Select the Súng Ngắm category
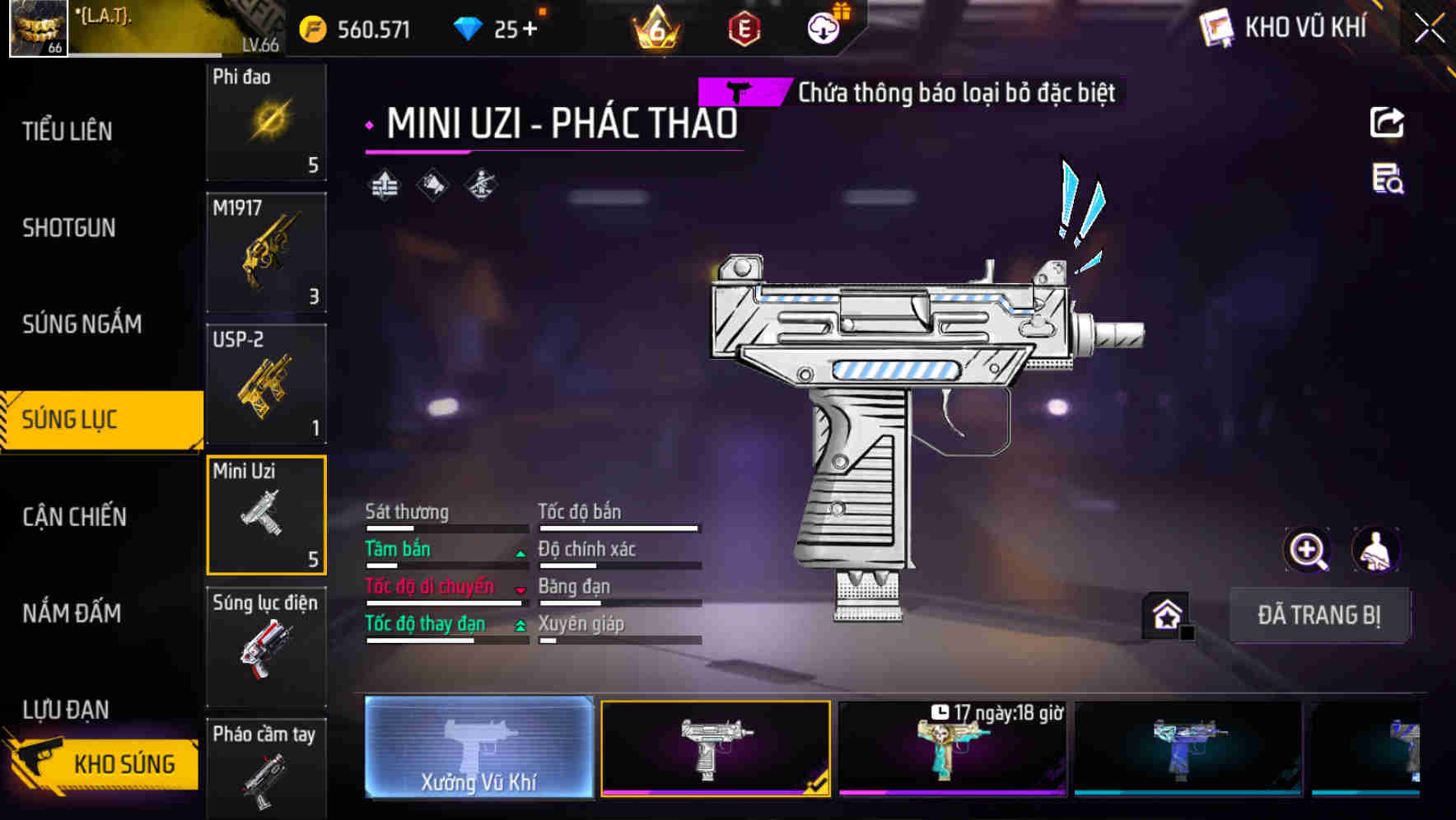Screen dimensions: 1456x820 tap(82, 324)
